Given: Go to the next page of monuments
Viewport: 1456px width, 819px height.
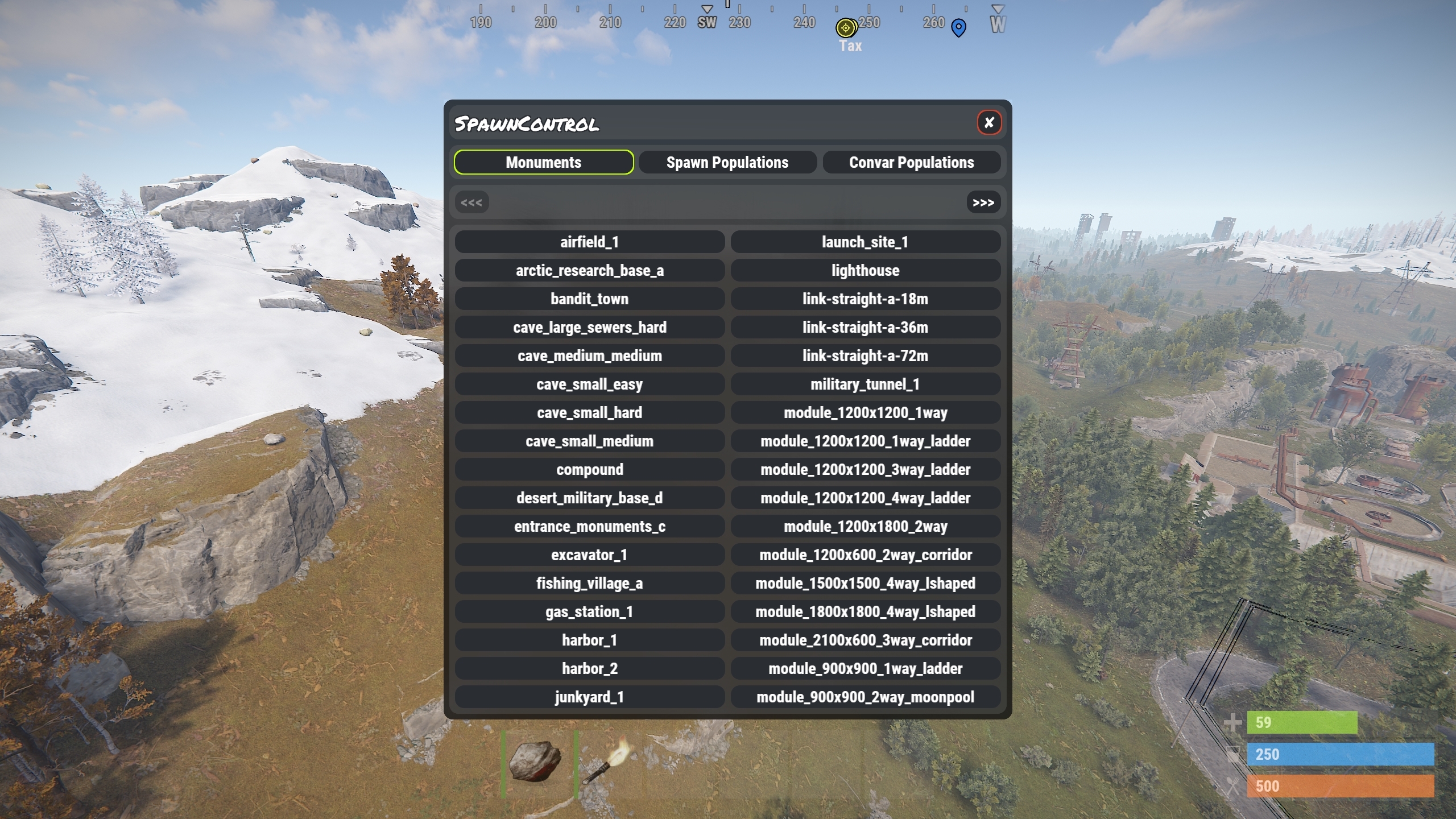Looking at the screenshot, I should pos(983,202).
